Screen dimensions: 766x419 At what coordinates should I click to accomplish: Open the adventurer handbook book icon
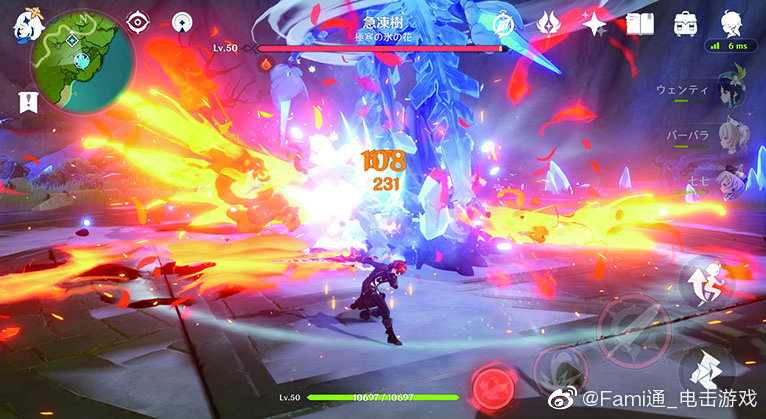click(639, 23)
